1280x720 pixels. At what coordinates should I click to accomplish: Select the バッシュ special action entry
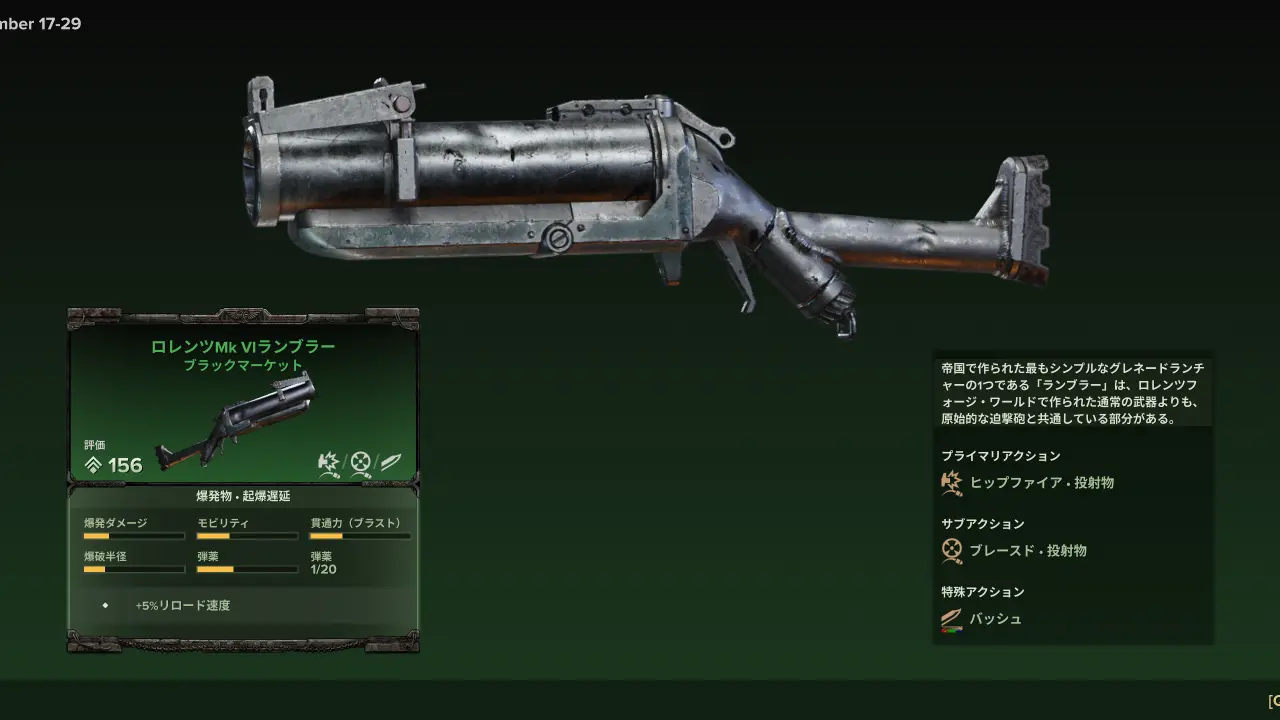click(x=995, y=619)
